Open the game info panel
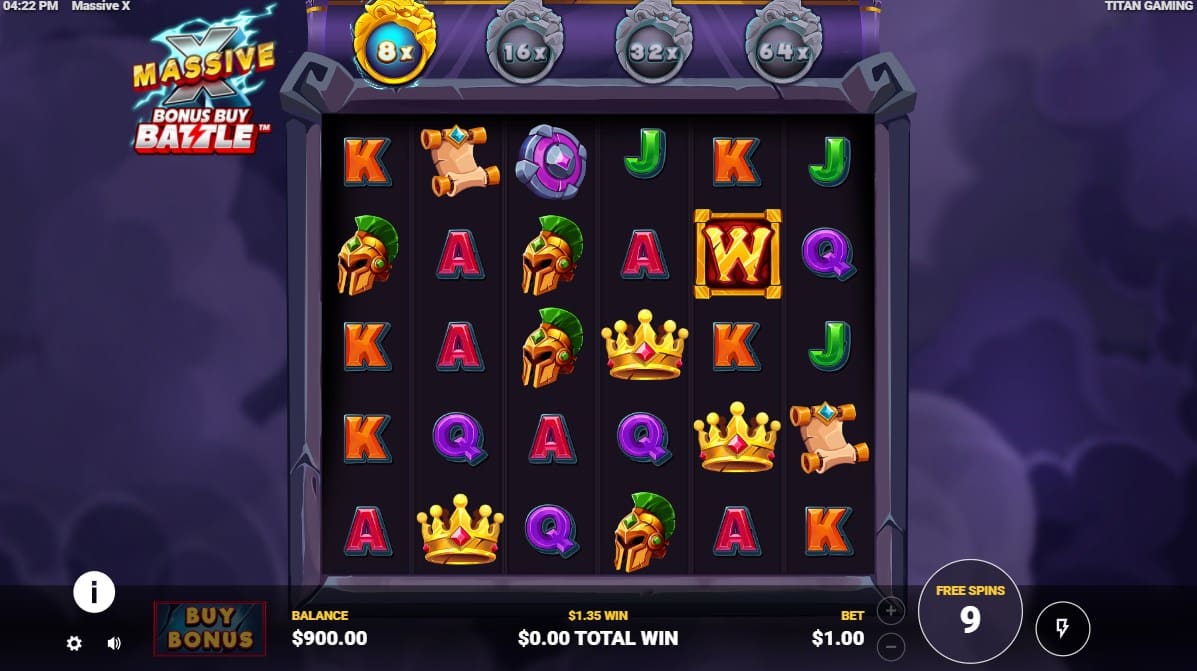Screen dimensions: 1197x671 pyautogui.click(x=94, y=593)
